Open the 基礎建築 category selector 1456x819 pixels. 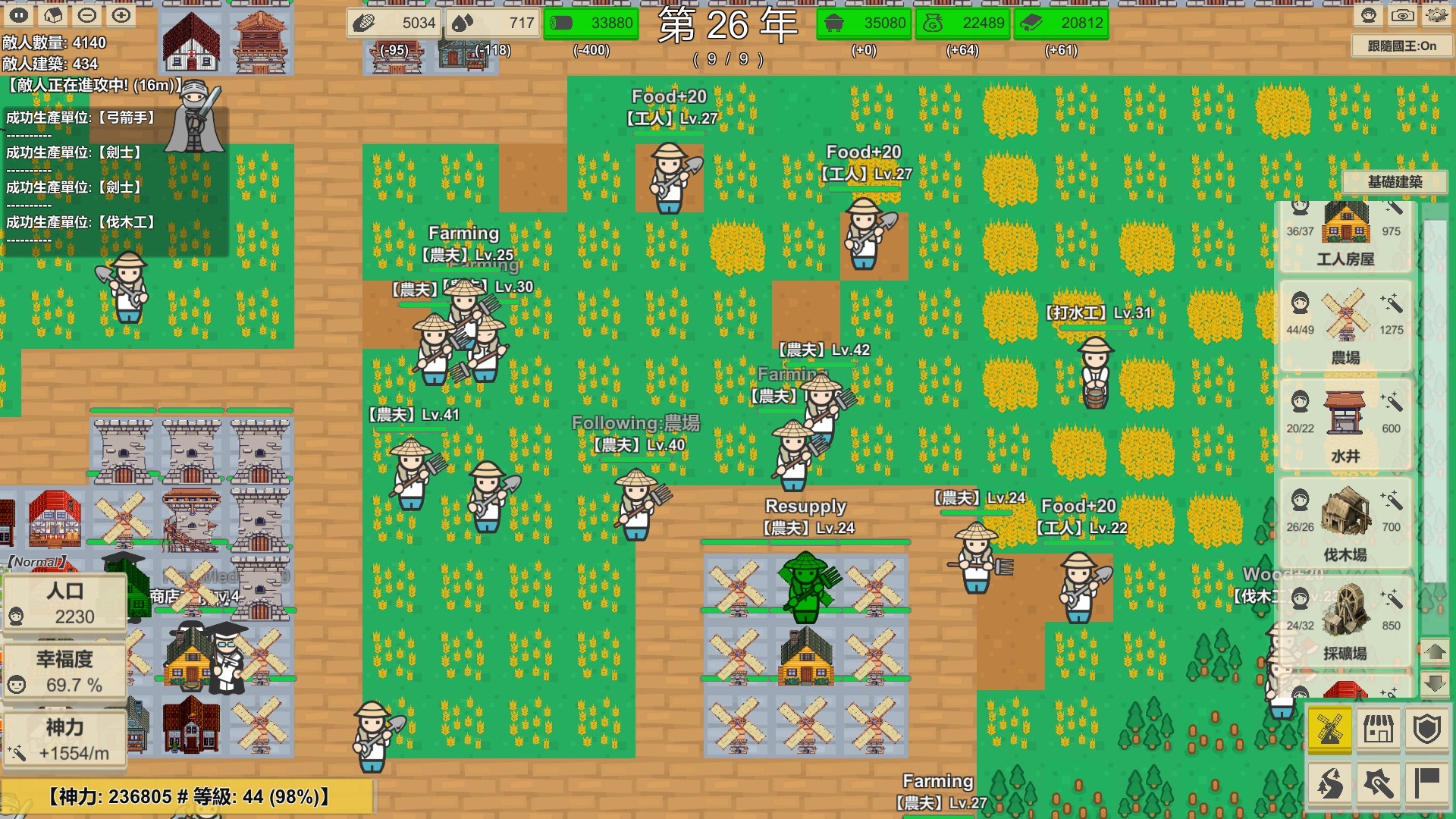(x=1394, y=182)
